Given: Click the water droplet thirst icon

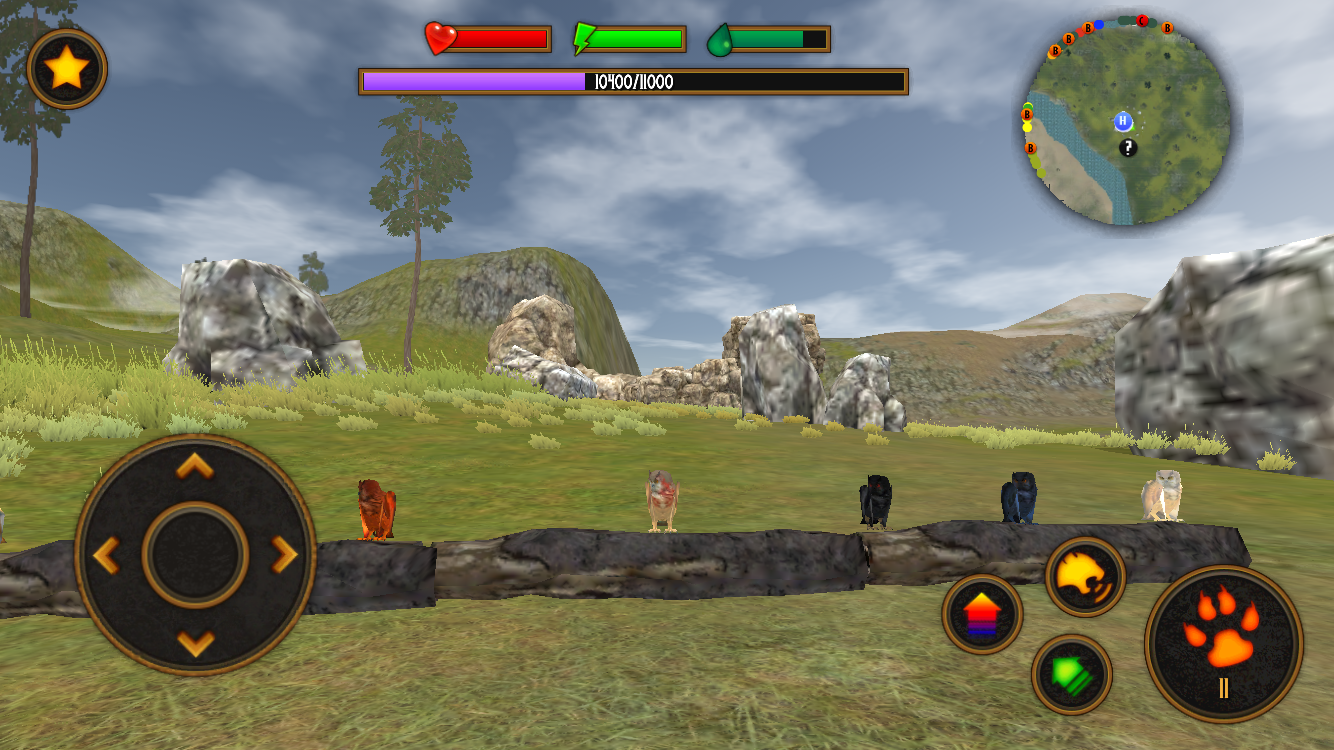Looking at the screenshot, I should pyautogui.click(x=720, y=38).
